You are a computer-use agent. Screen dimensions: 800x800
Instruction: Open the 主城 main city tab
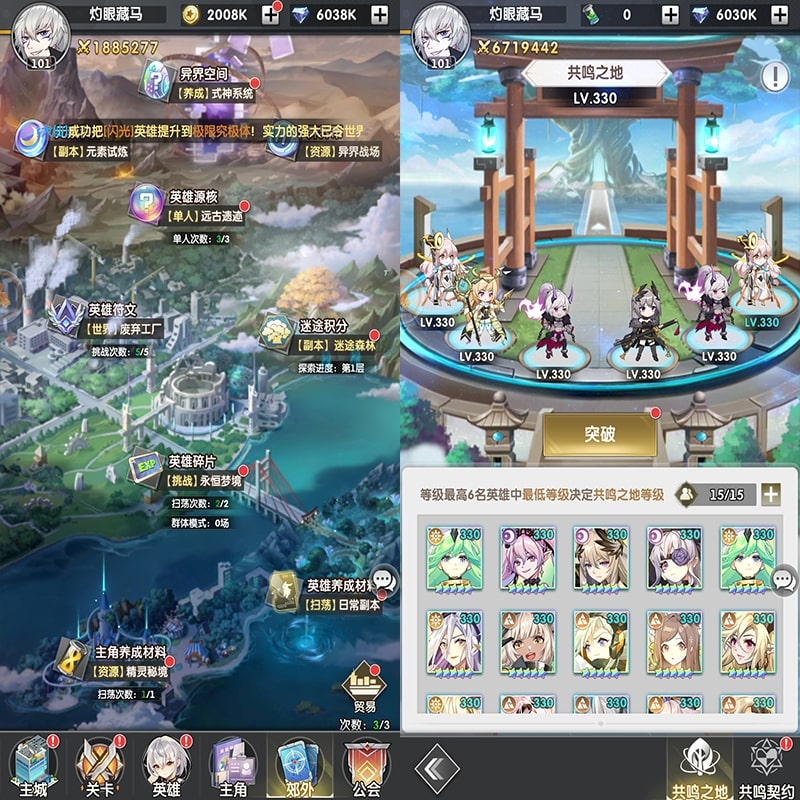33,766
